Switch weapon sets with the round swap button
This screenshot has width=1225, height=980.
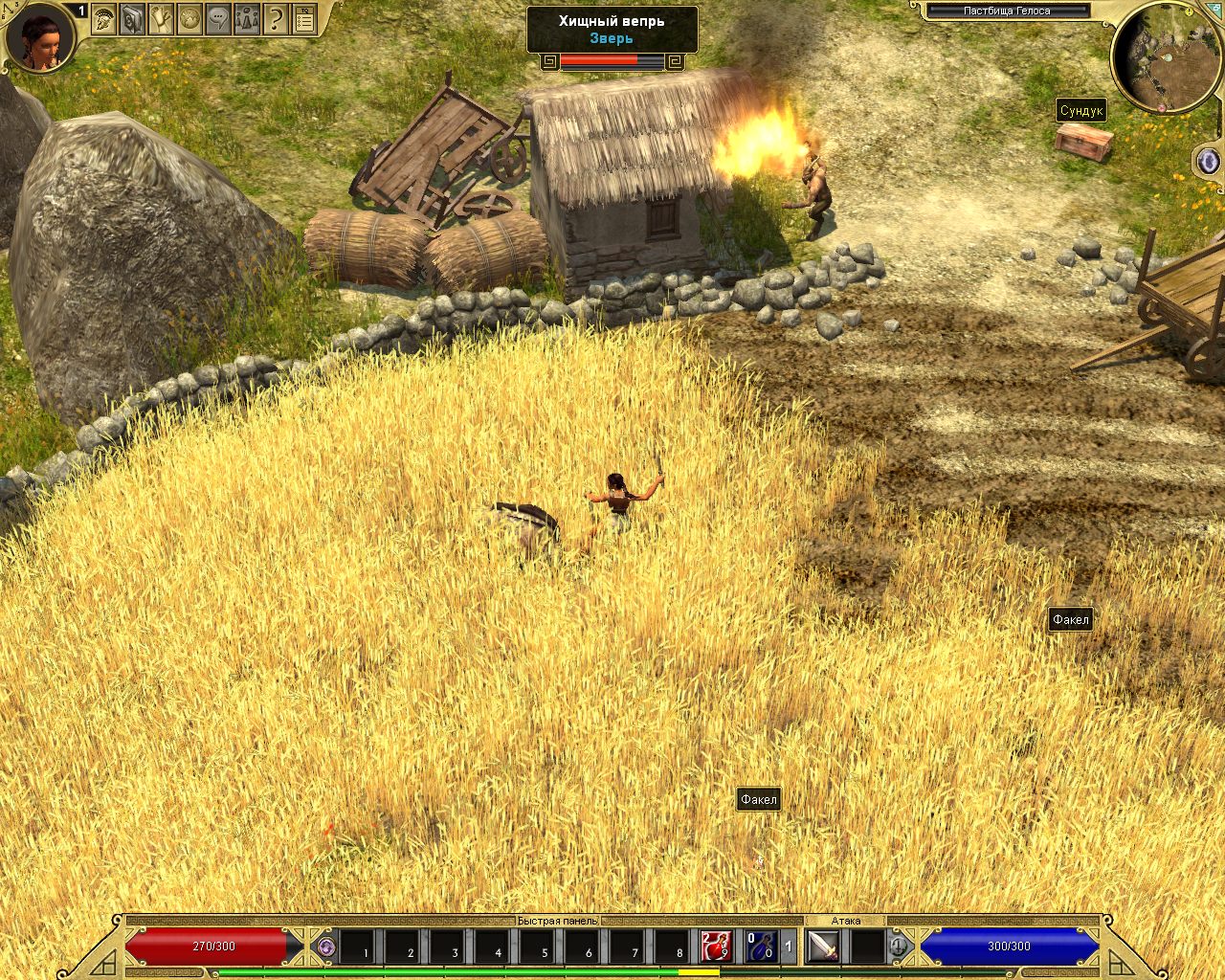tap(899, 947)
